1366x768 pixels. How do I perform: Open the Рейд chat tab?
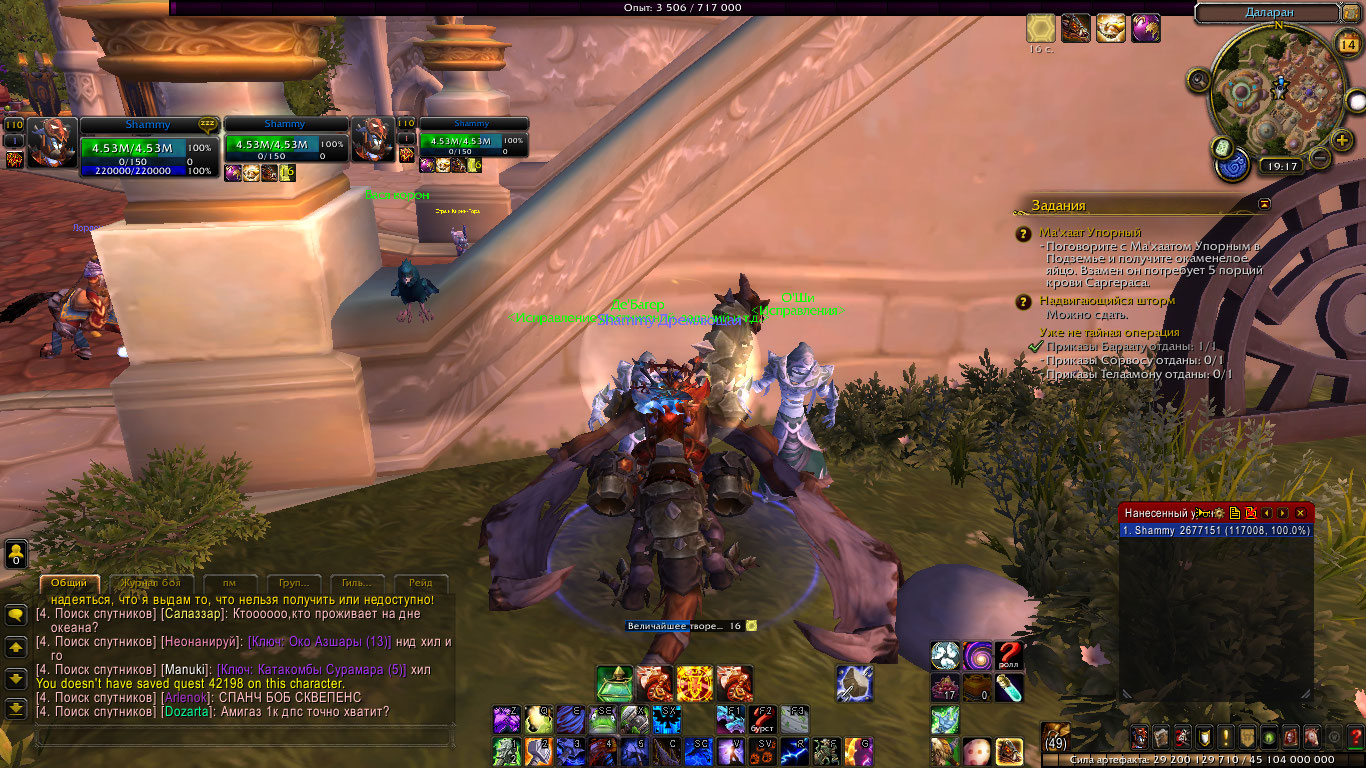pos(421,583)
